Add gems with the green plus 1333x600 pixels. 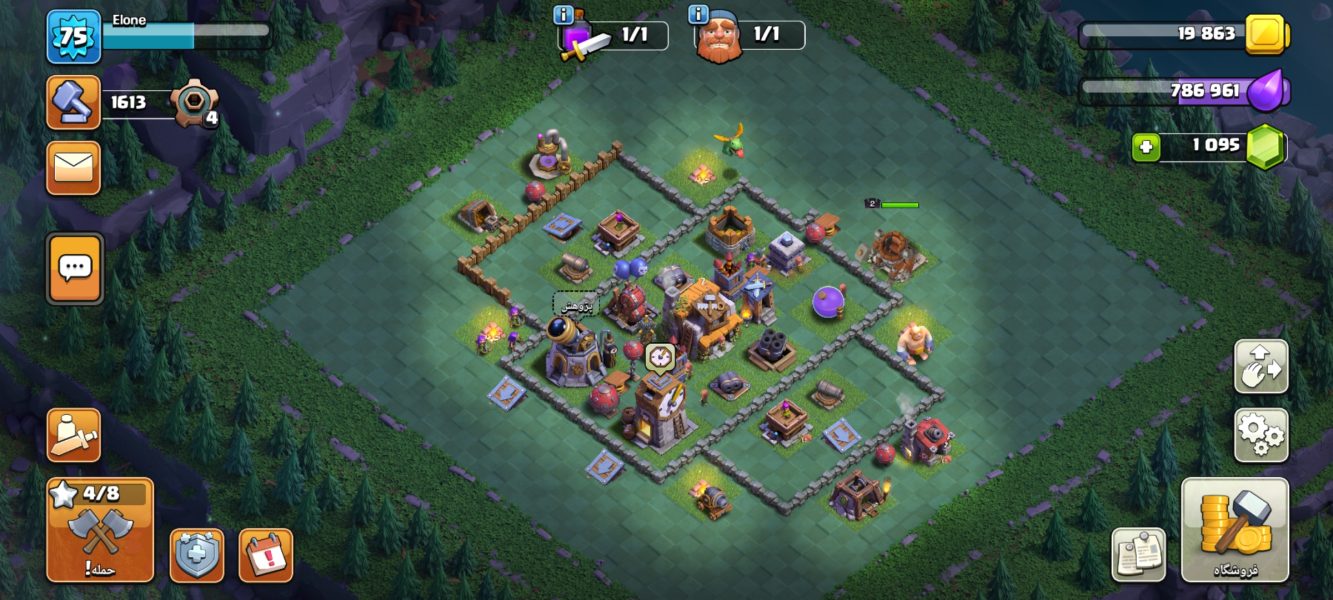click(x=1145, y=147)
